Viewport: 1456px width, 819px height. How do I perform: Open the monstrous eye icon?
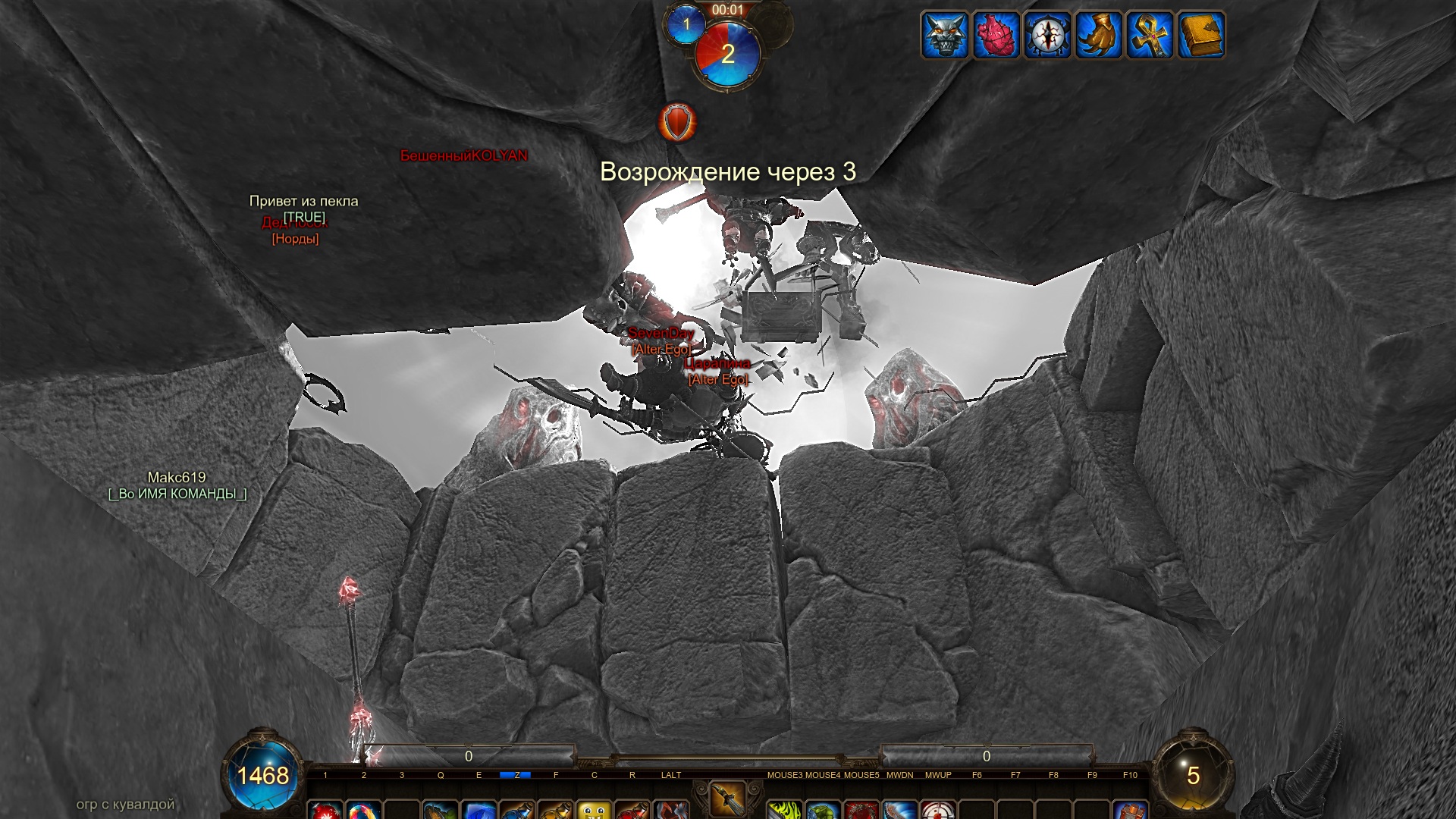tap(1047, 35)
